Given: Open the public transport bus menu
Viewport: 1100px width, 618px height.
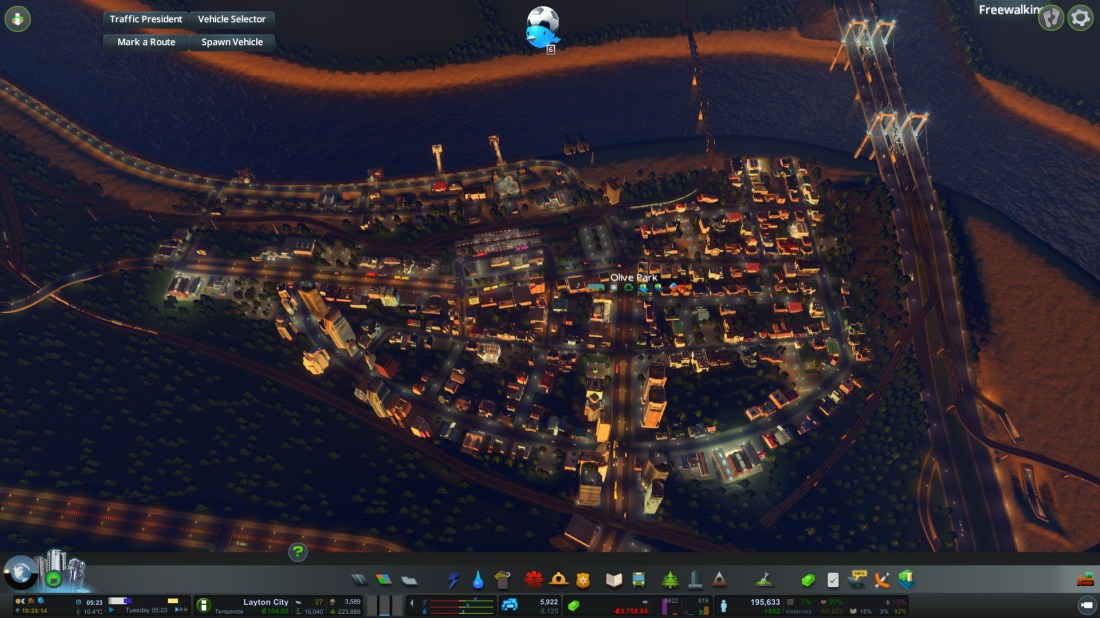Looking at the screenshot, I should 639,579.
